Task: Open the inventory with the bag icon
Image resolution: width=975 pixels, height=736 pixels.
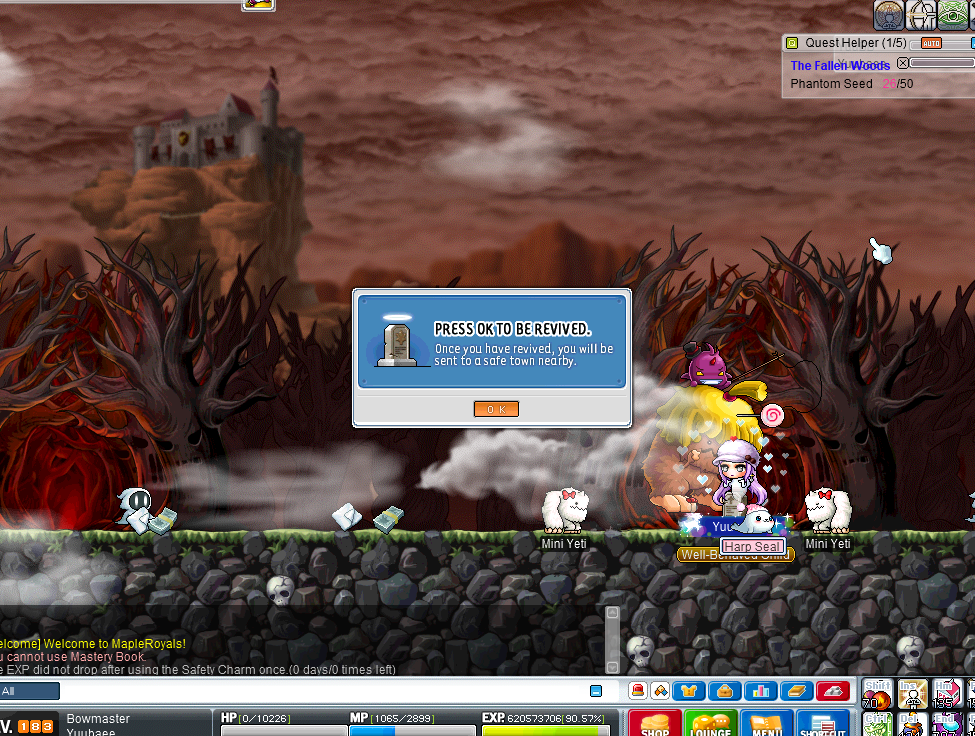Action: (x=724, y=691)
